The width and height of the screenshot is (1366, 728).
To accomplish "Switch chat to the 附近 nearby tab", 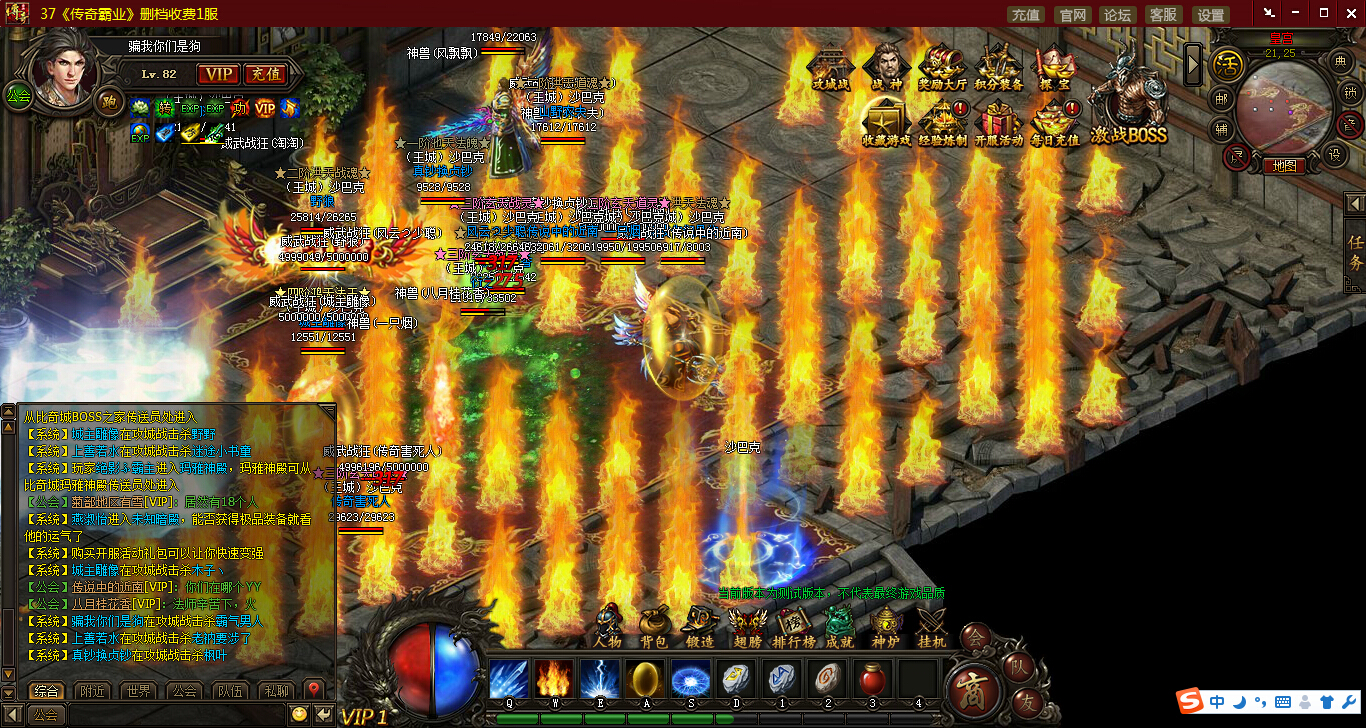I will [x=93, y=691].
